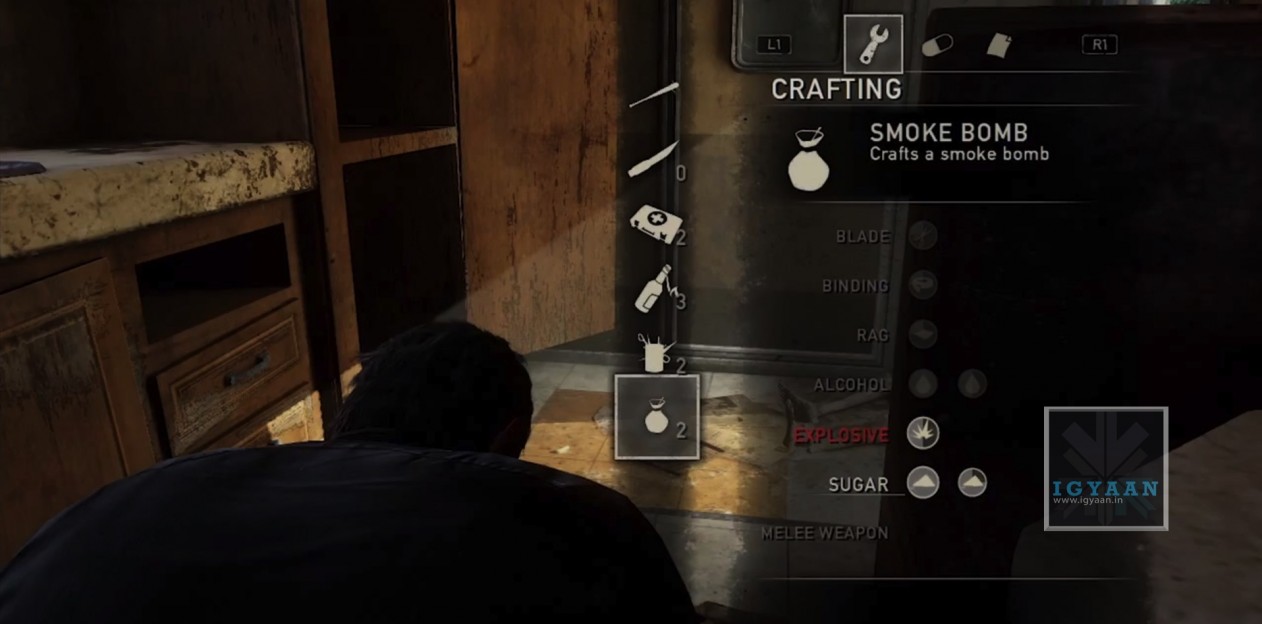Click the highlighted smoke bomb slot

[x=657, y=417]
